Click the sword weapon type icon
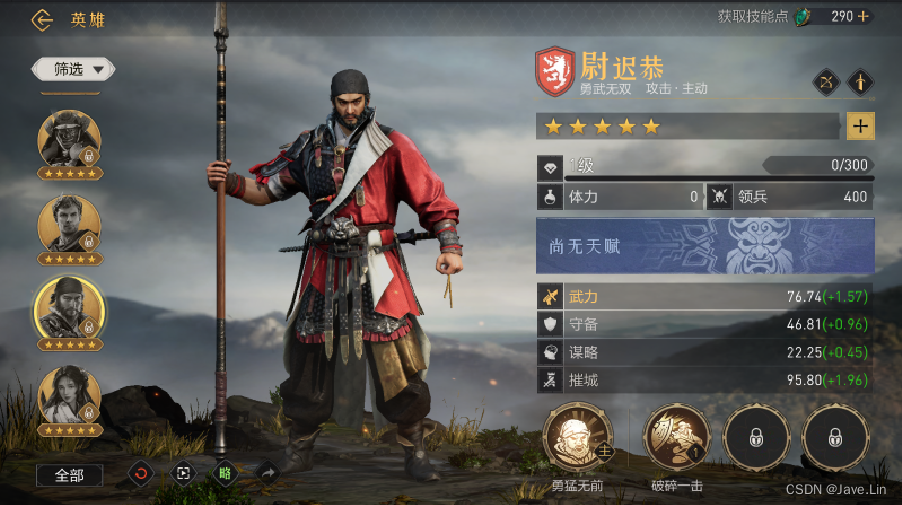902x505 pixels. [x=861, y=82]
